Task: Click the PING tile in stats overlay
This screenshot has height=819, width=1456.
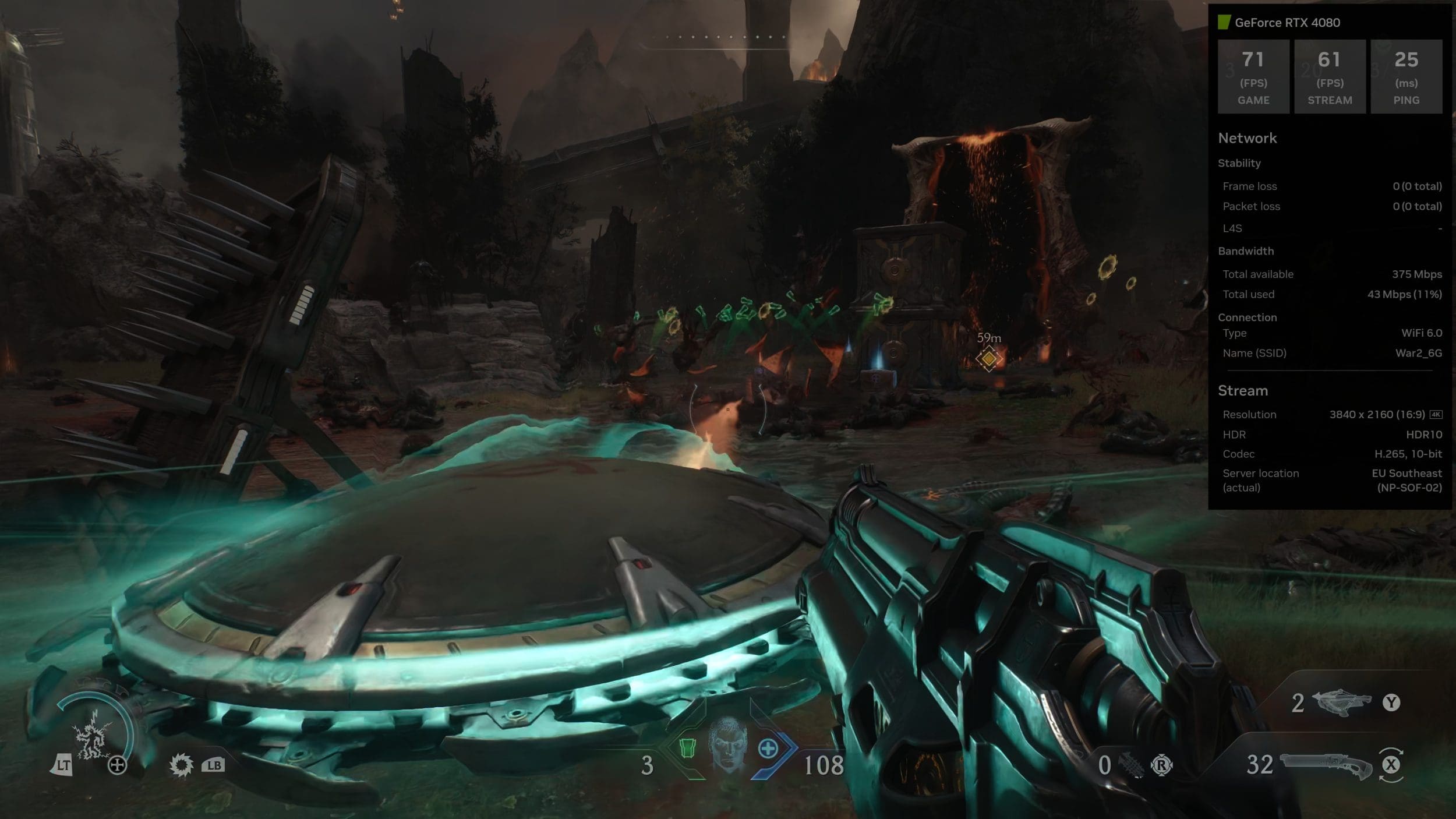Action: click(x=1406, y=77)
